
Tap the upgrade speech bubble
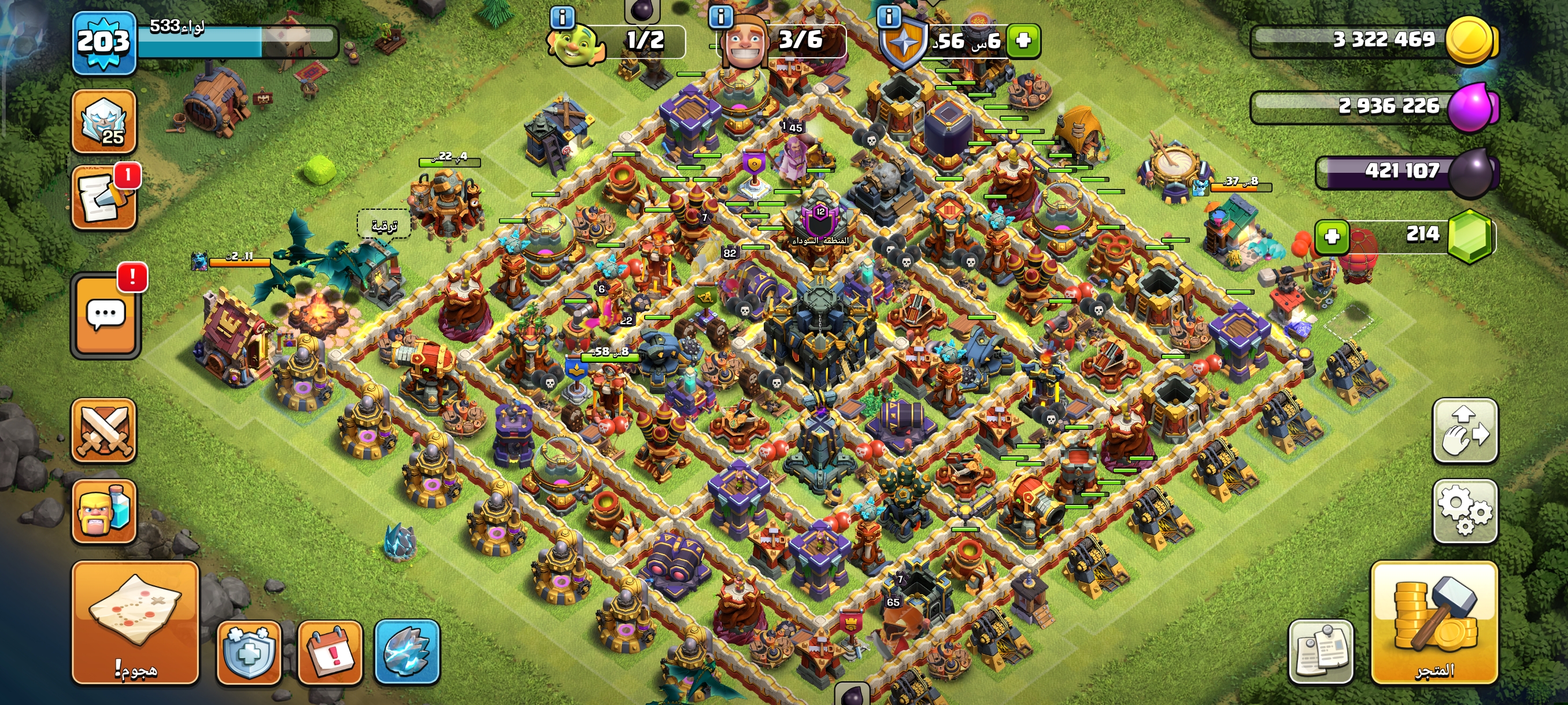click(x=383, y=226)
